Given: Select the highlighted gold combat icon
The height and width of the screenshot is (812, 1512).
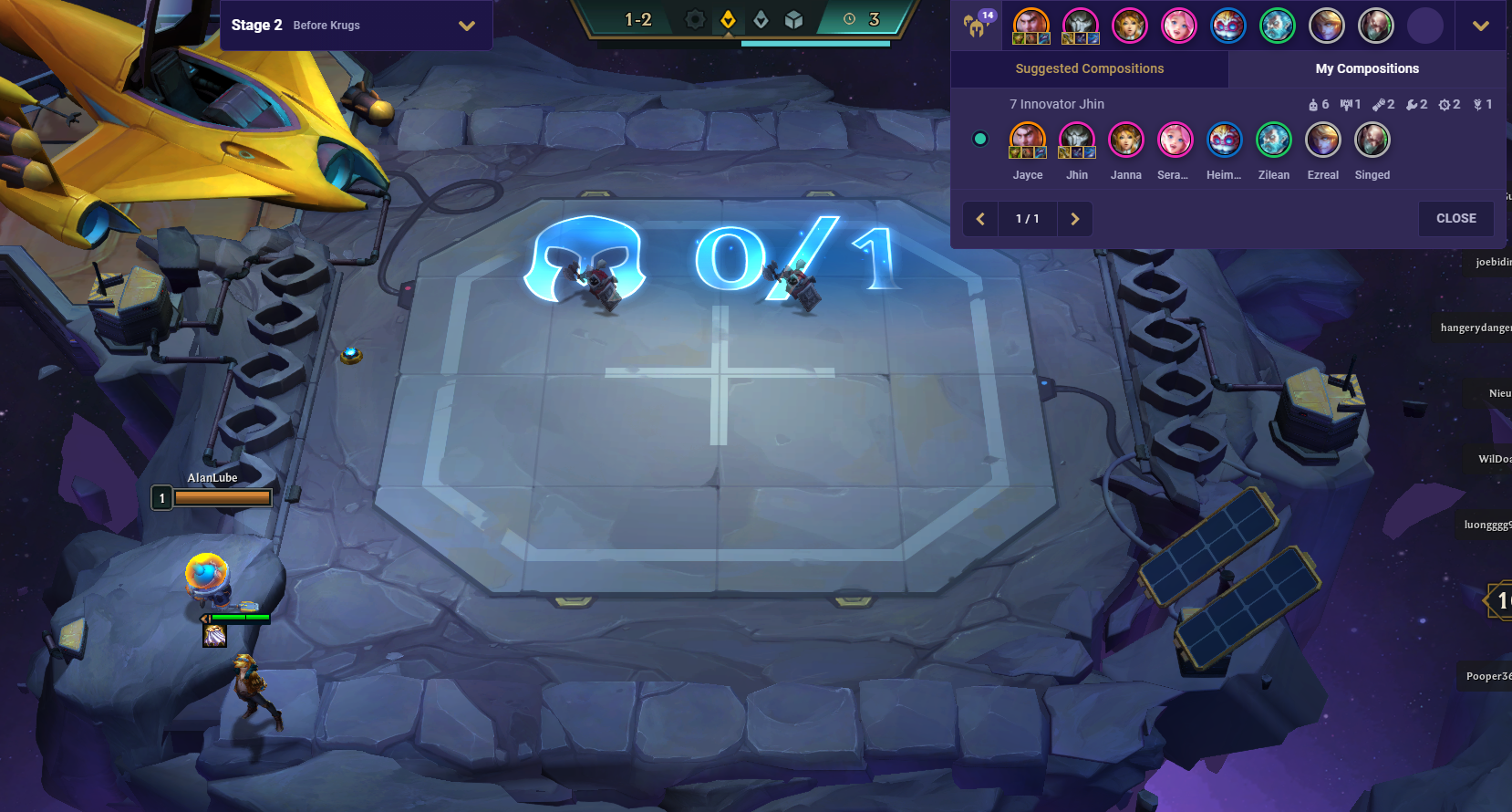Looking at the screenshot, I should point(727,20).
